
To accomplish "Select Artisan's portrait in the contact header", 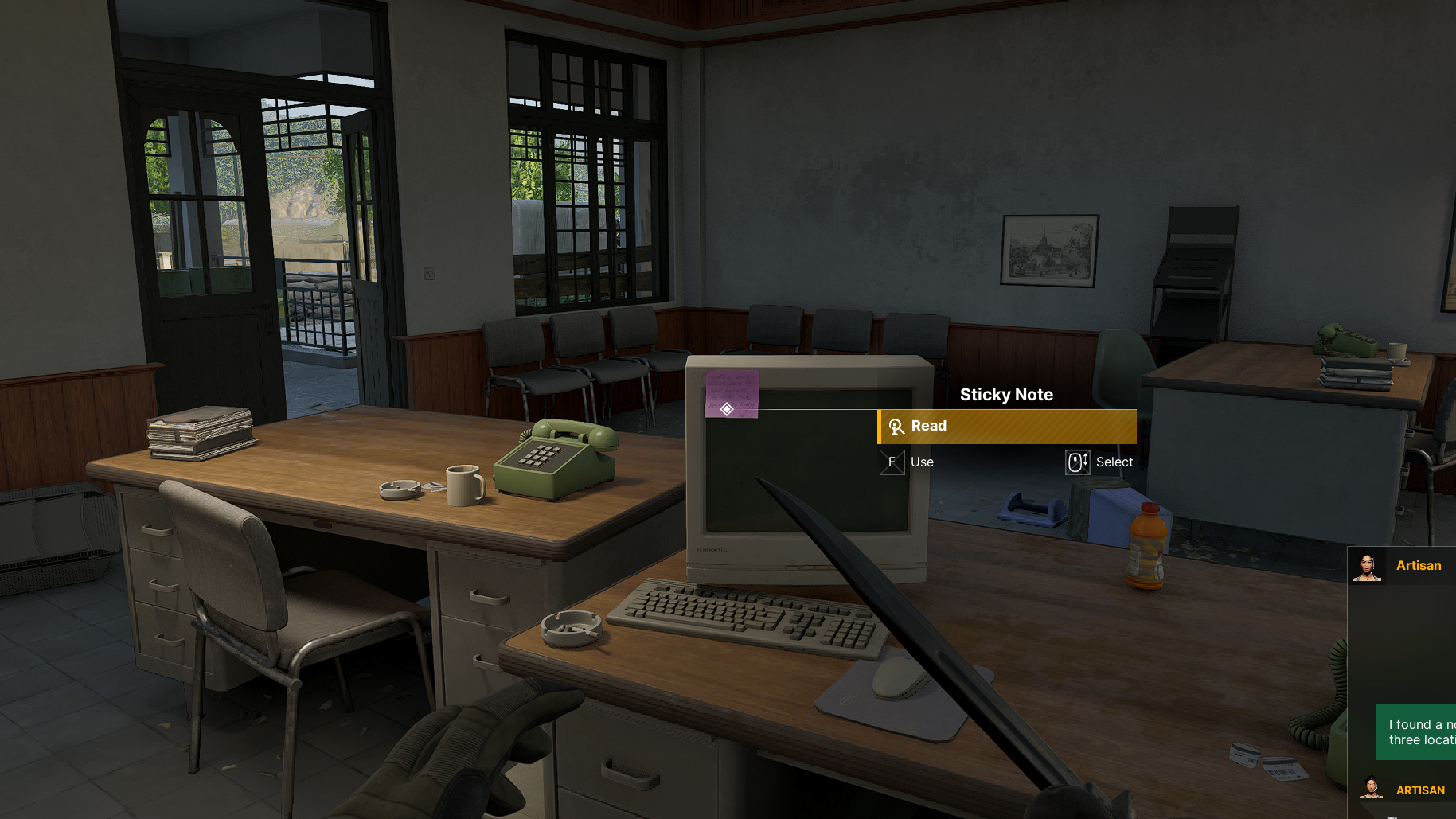I will (x=1366, y=566).
